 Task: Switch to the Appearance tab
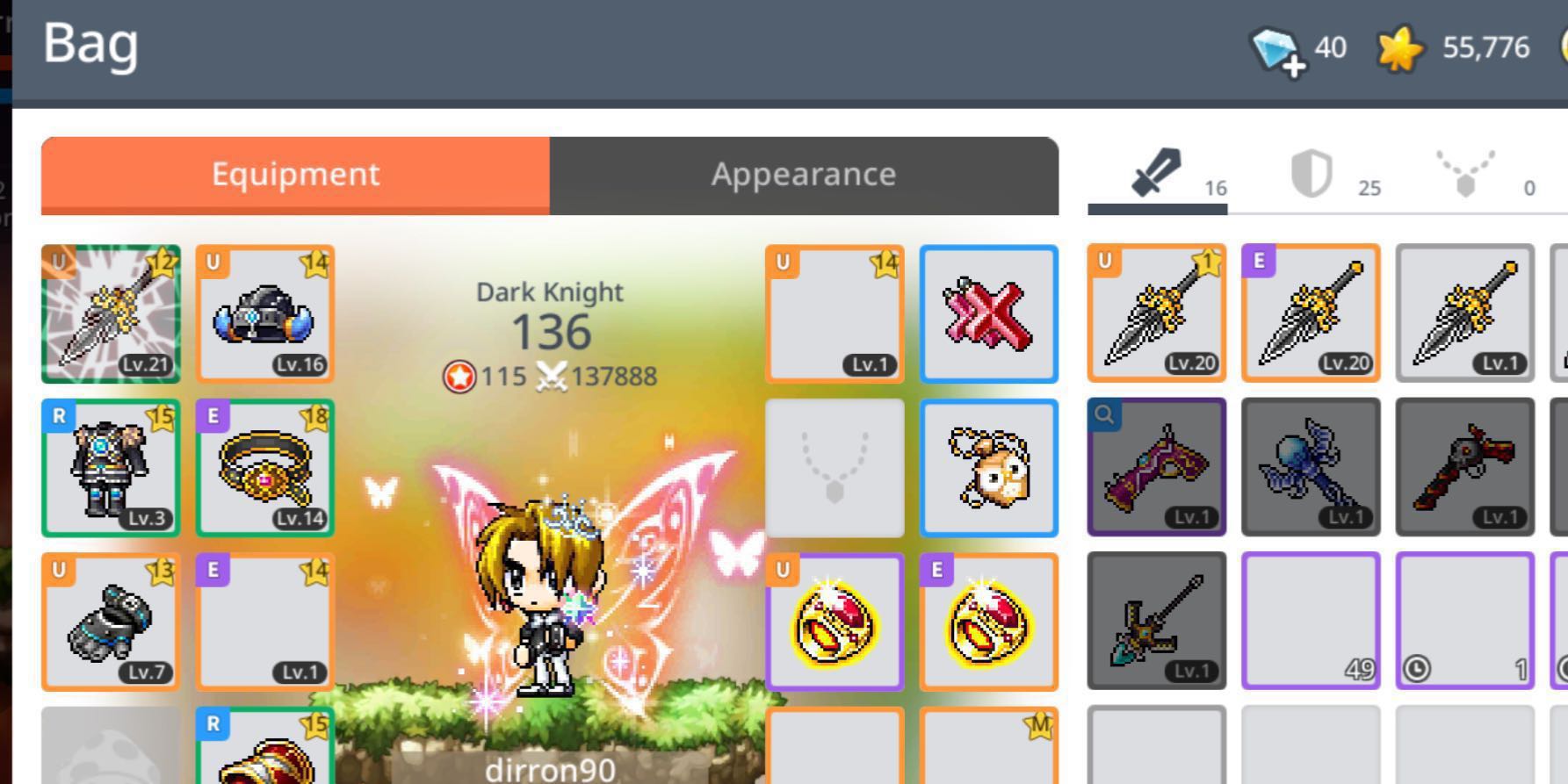[x=802, y=174]
